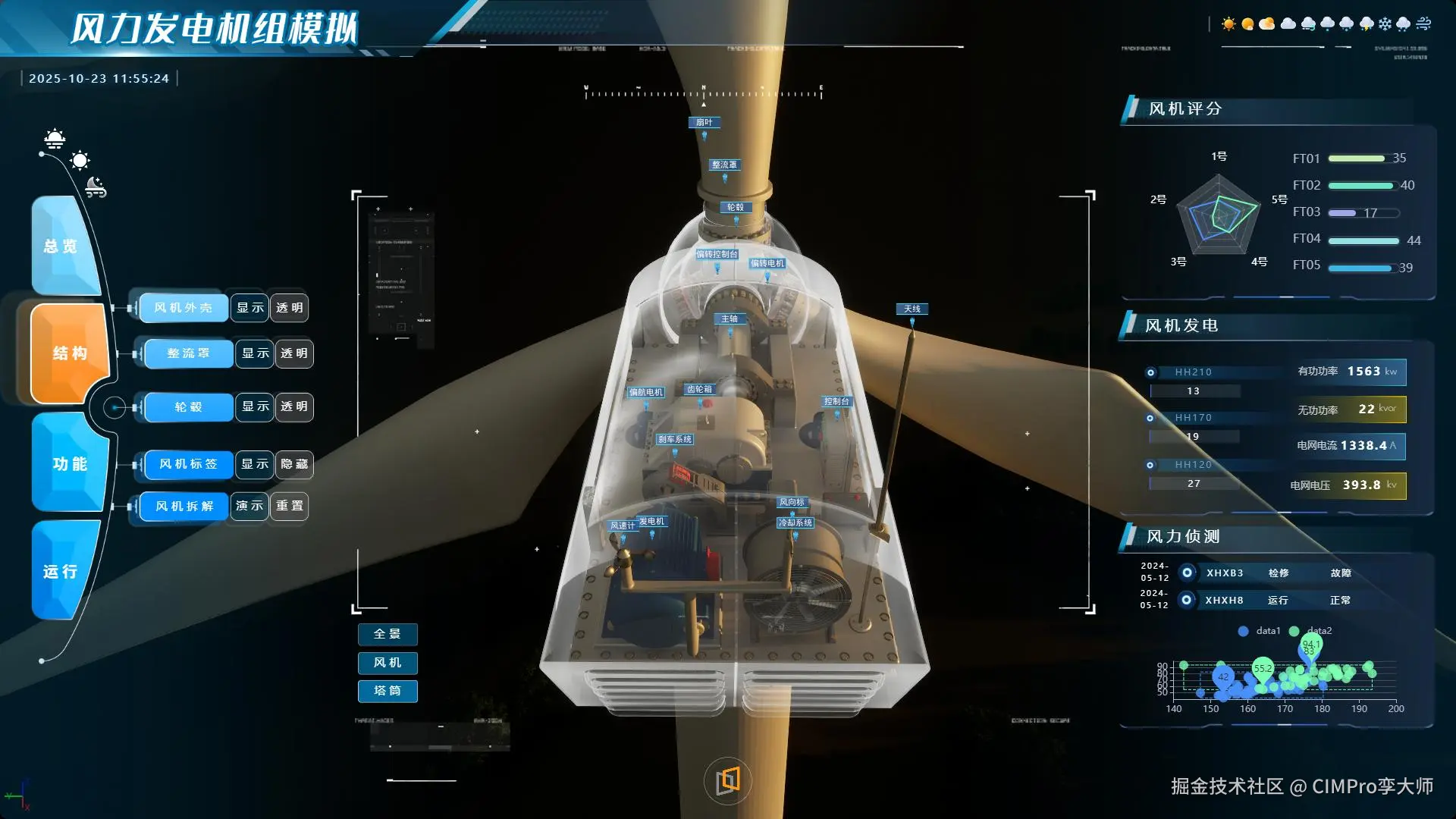This screenshot has height=819, width=1456.
Task: Hide turbine labels with the 隐藏 button
Action: 294,464
